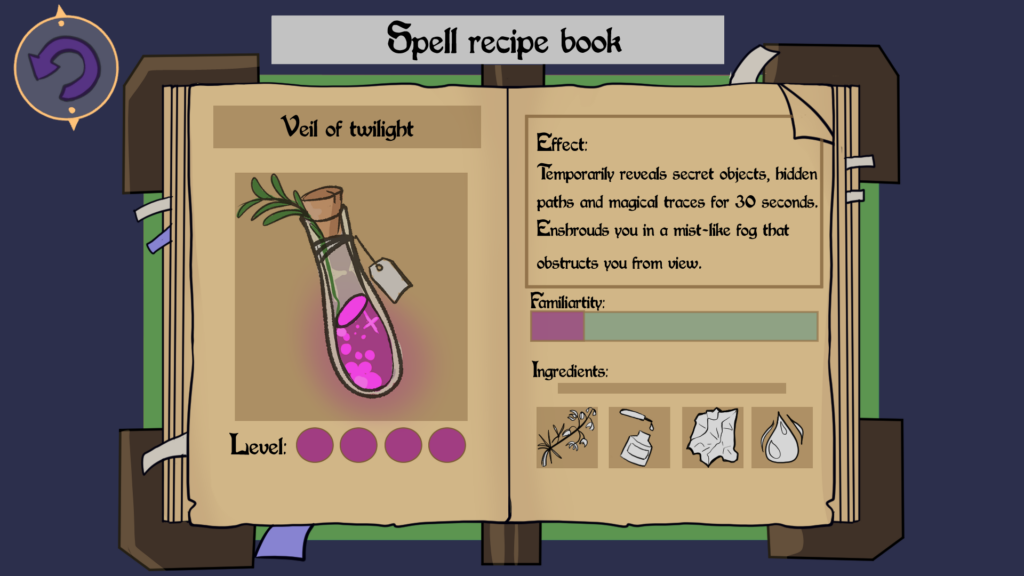Pick the water droplet ingredient
1024x576 pixels.
pyautogui.click(x=782, y=437)
